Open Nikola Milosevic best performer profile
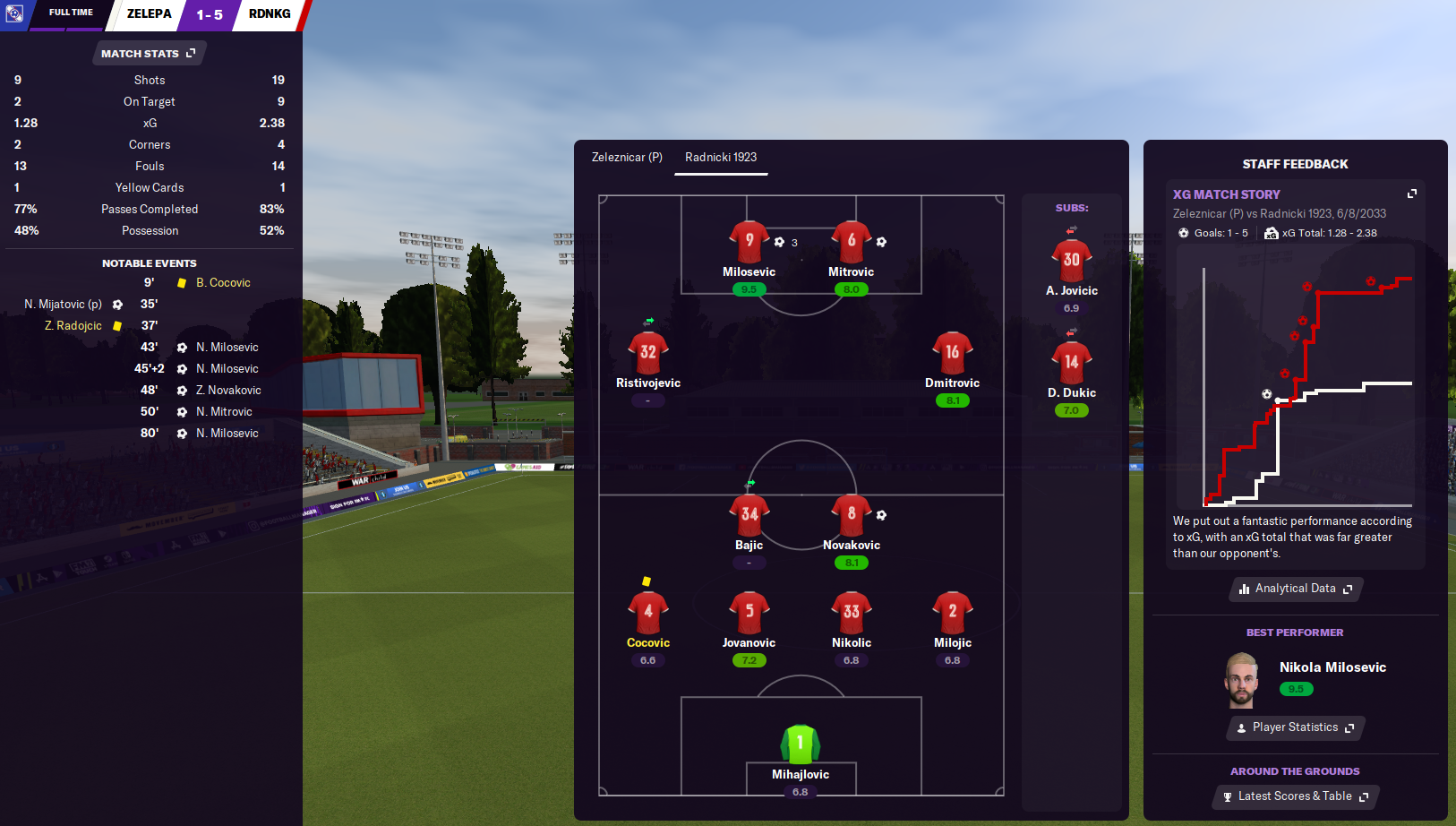 click(x=1332, y=667)
